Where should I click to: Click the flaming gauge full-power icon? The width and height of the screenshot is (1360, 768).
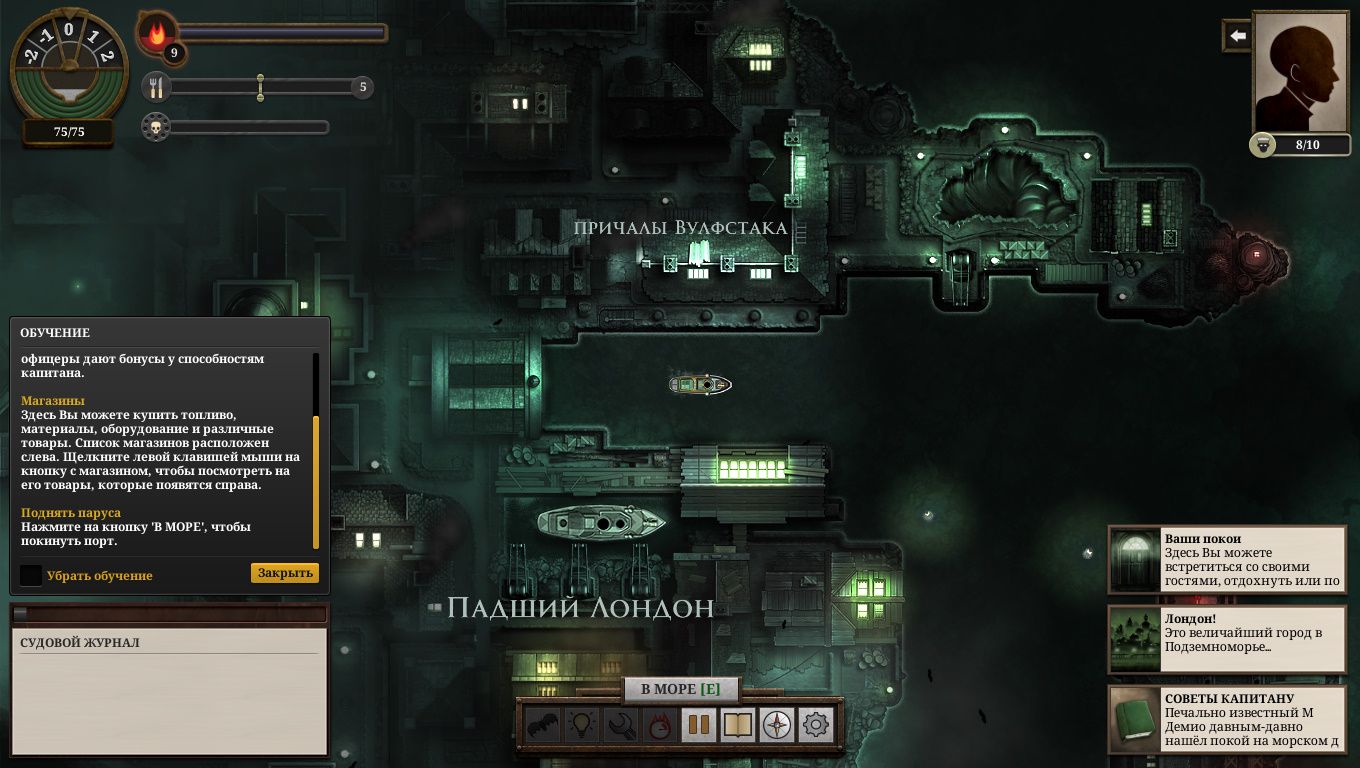pyautogui.click(x=659, y=725)
